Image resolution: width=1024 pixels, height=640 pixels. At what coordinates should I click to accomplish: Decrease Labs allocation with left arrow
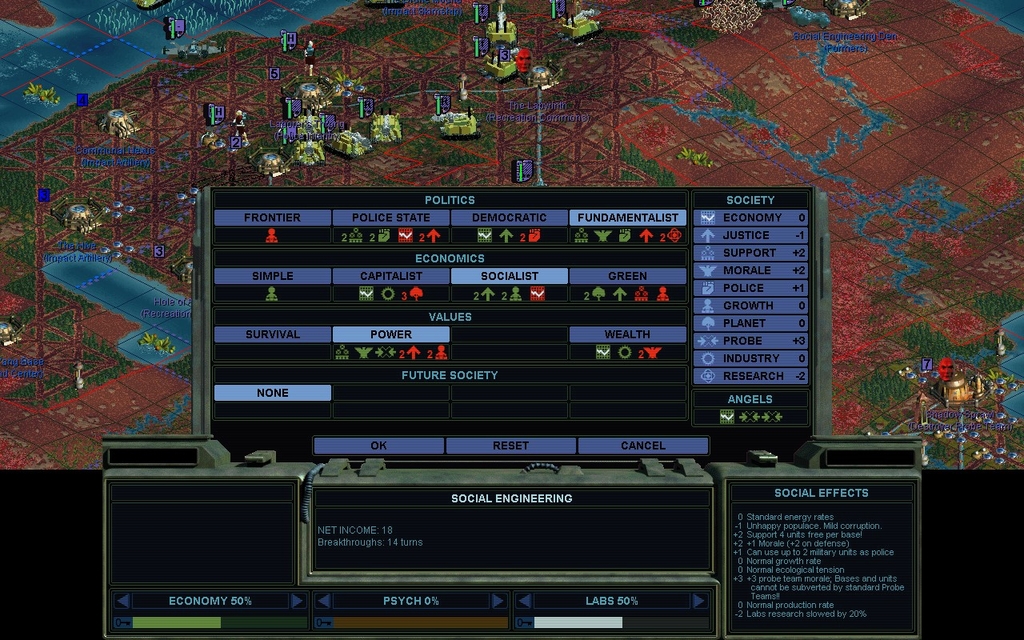pos(523,601)
